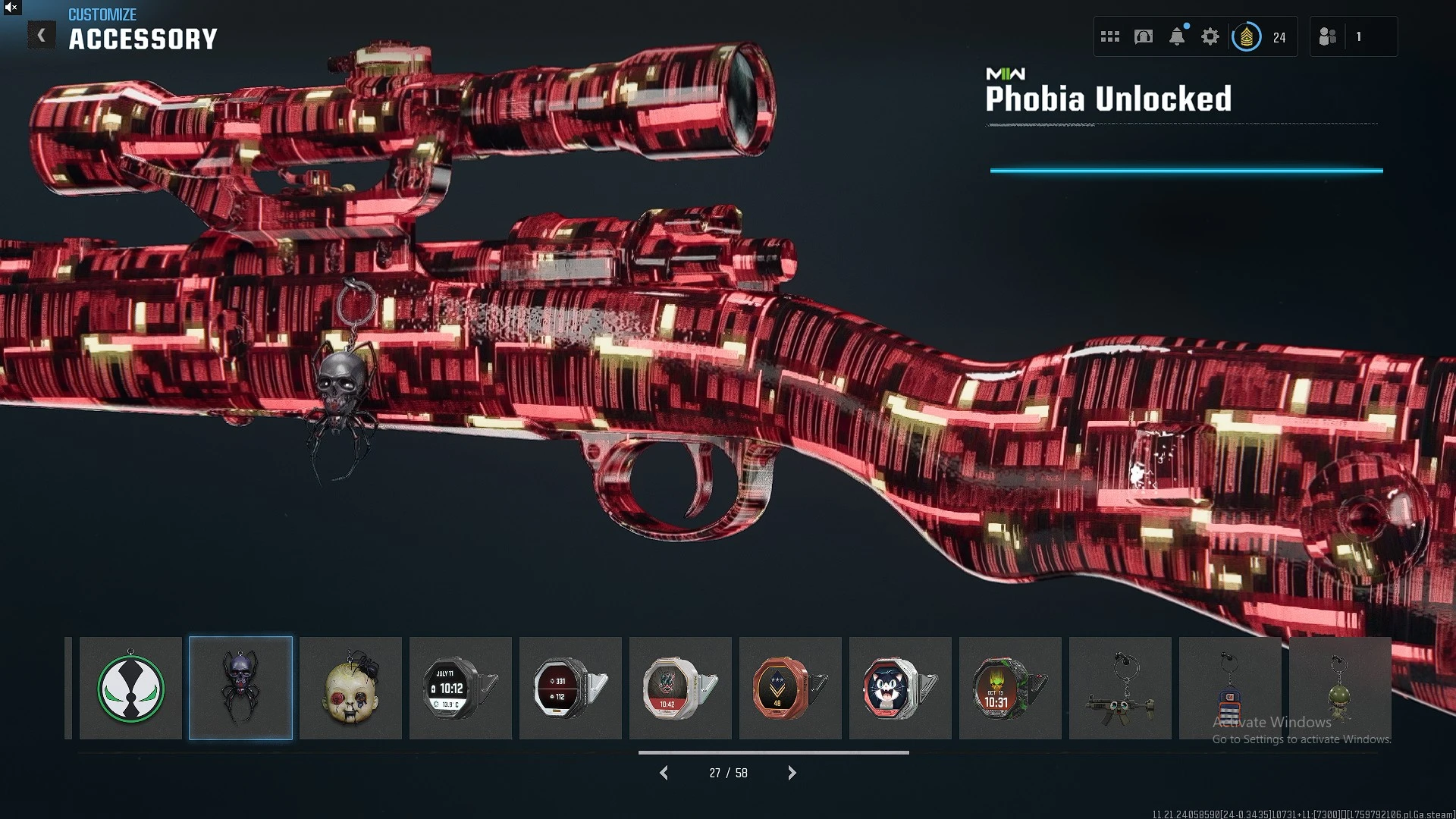Viewport: 1456px width, 819px height.
Task: Select the orange rank chevron watch
Action: (x=790, y=688)
